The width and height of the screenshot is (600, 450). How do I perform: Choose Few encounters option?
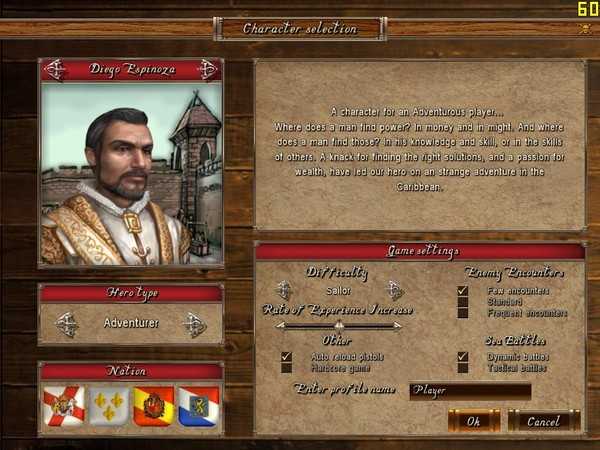[x=462, y=290]
